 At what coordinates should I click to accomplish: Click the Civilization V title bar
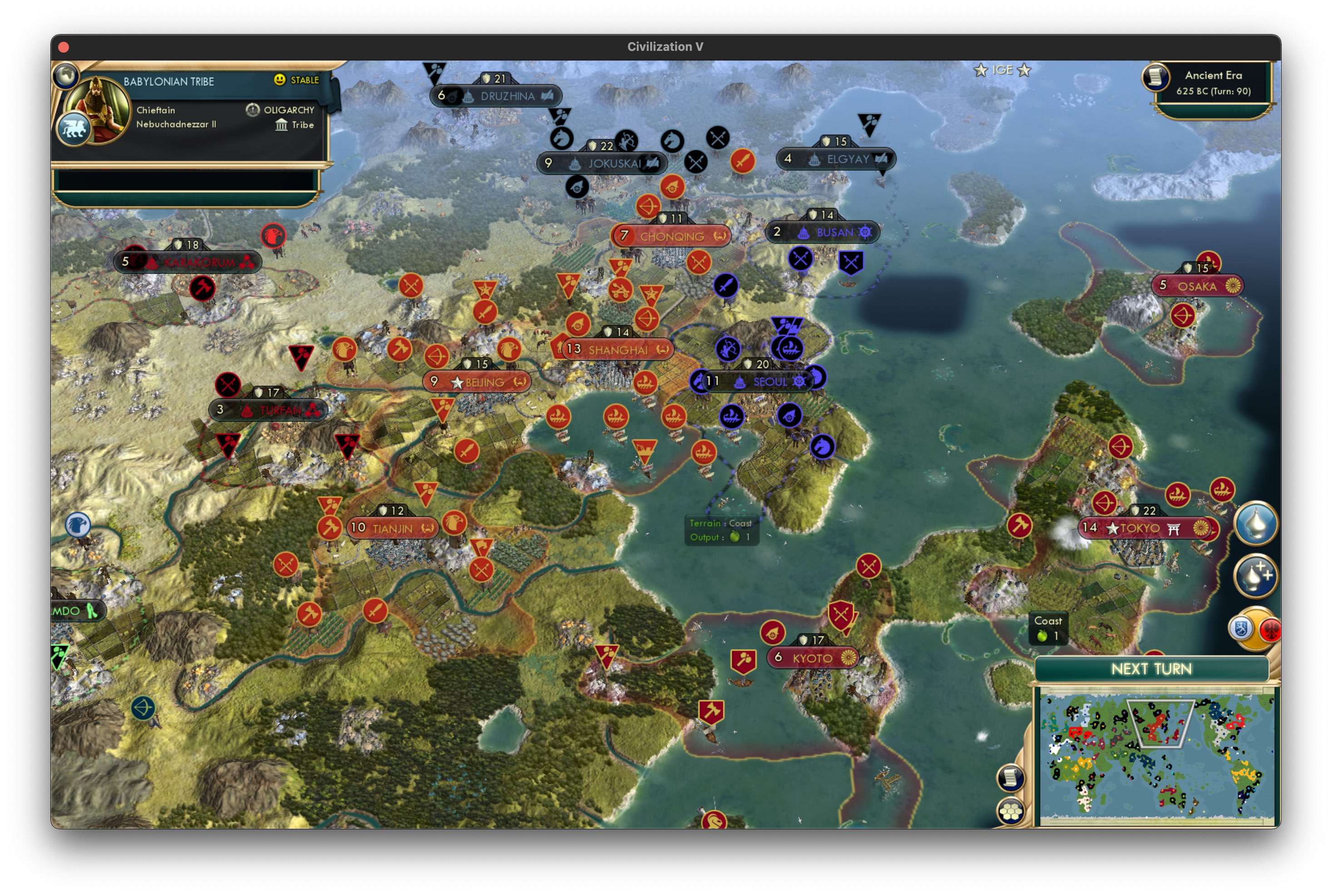pos(666,47)
